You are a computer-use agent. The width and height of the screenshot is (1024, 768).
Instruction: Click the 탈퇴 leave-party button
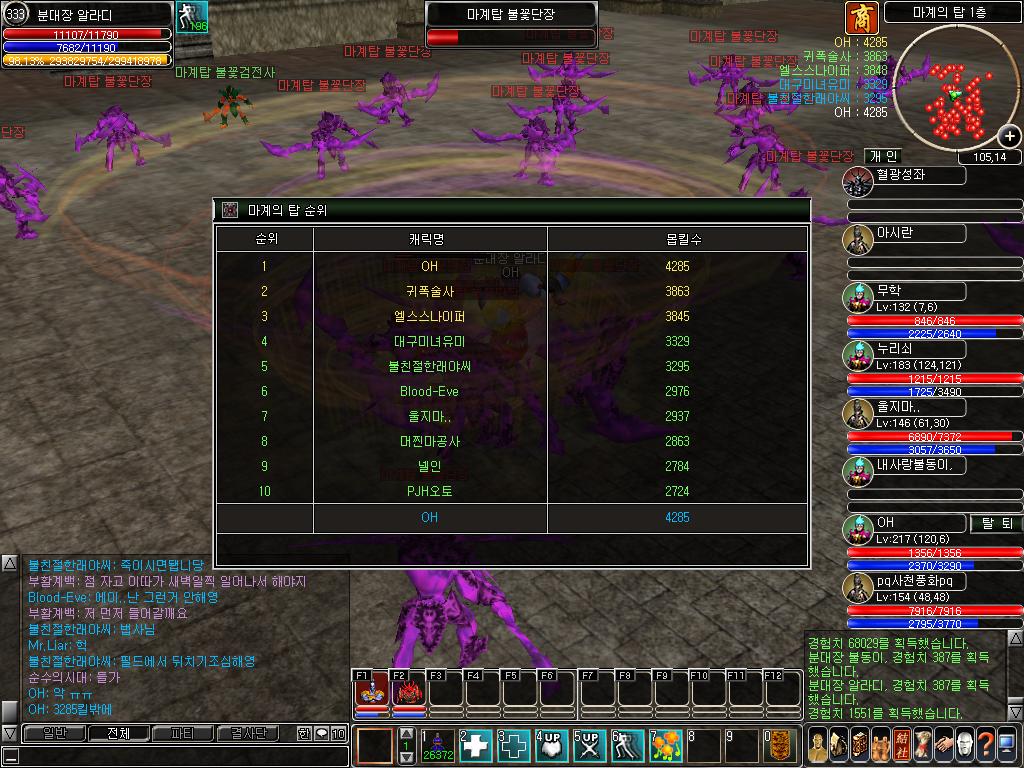click(x=996, y=523)
